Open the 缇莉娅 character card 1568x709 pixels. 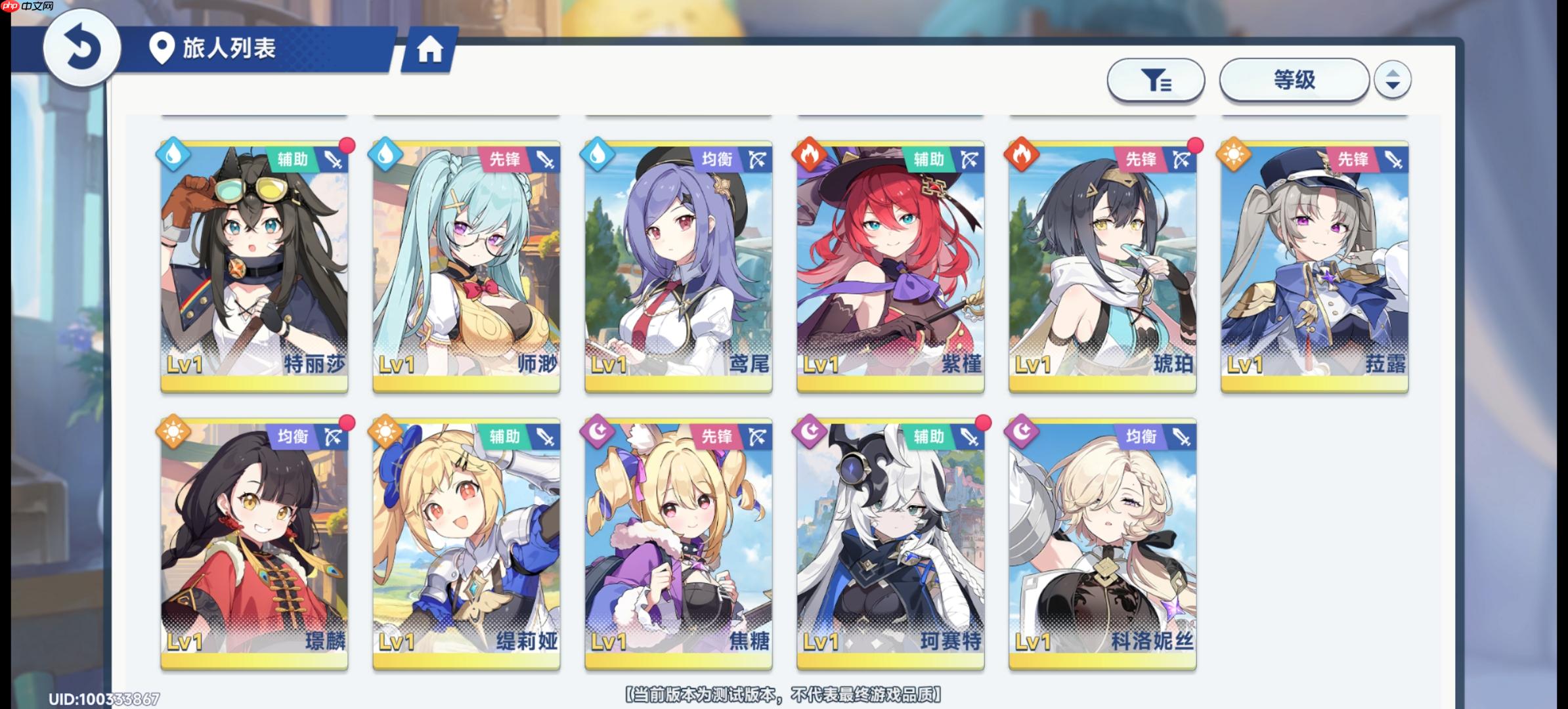pyautogui.click(x=466, y=544)
